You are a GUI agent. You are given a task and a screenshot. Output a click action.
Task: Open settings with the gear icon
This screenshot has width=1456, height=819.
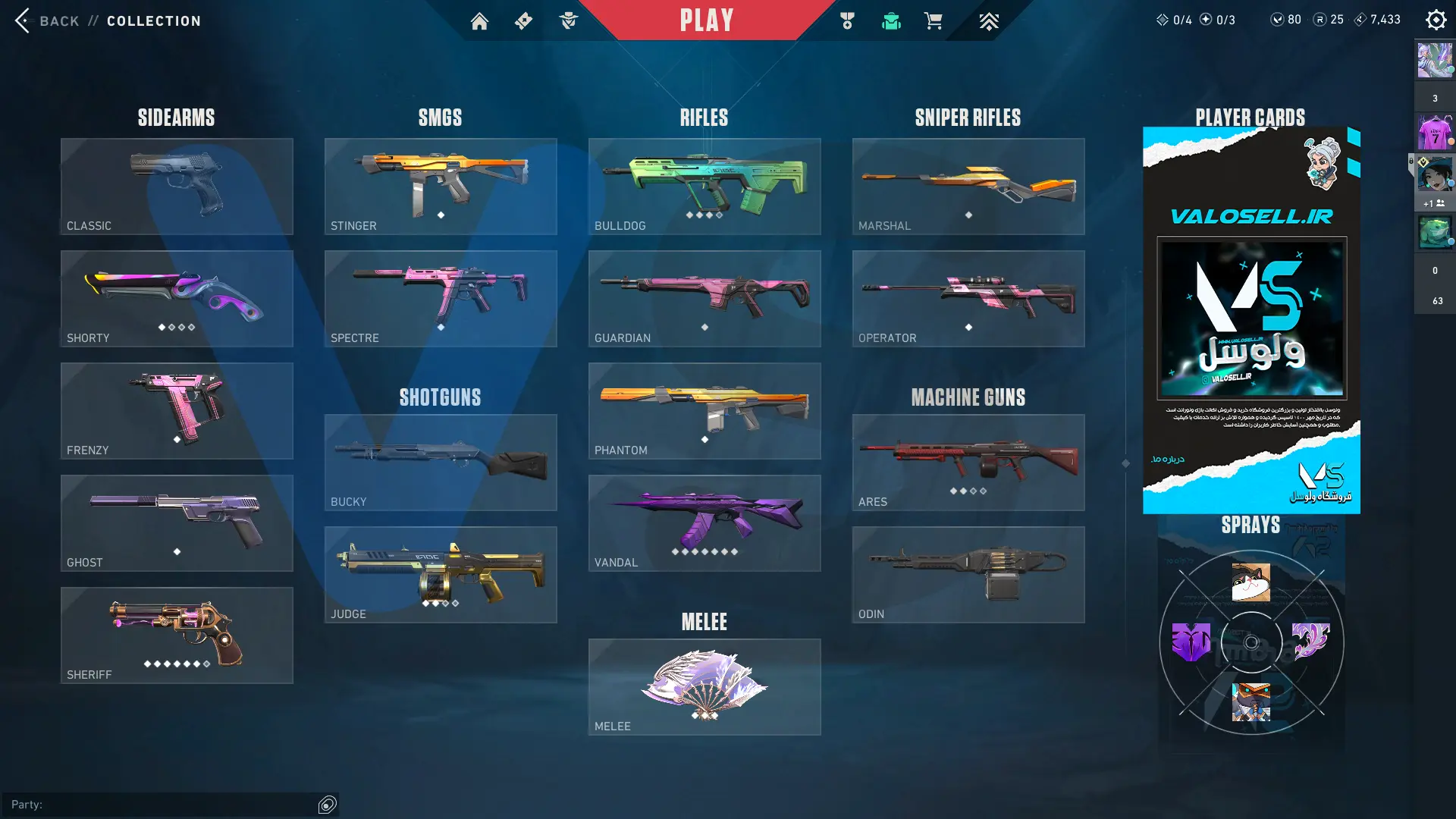(x=1436, y=20)
